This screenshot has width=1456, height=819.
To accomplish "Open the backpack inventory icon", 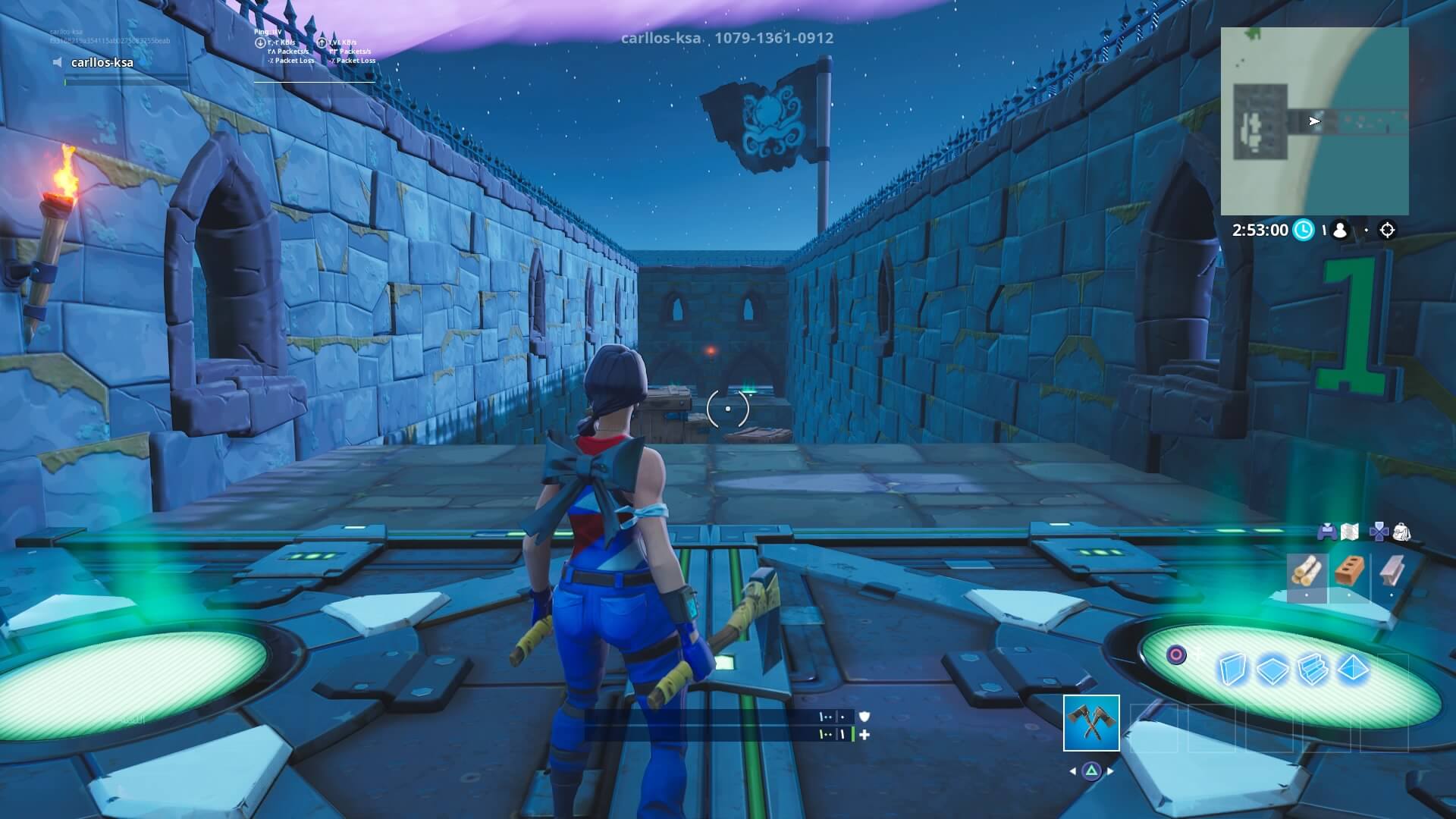I will (1401, 532).
